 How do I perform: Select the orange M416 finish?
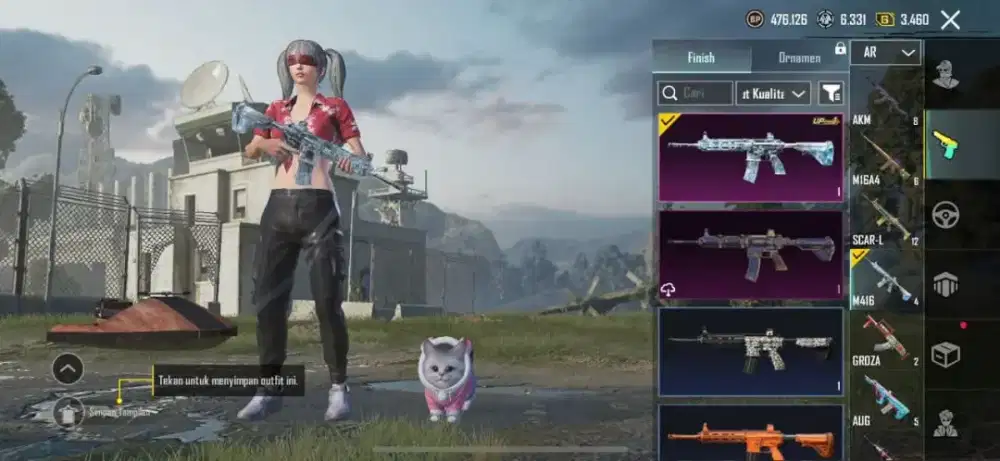(750, 435)
